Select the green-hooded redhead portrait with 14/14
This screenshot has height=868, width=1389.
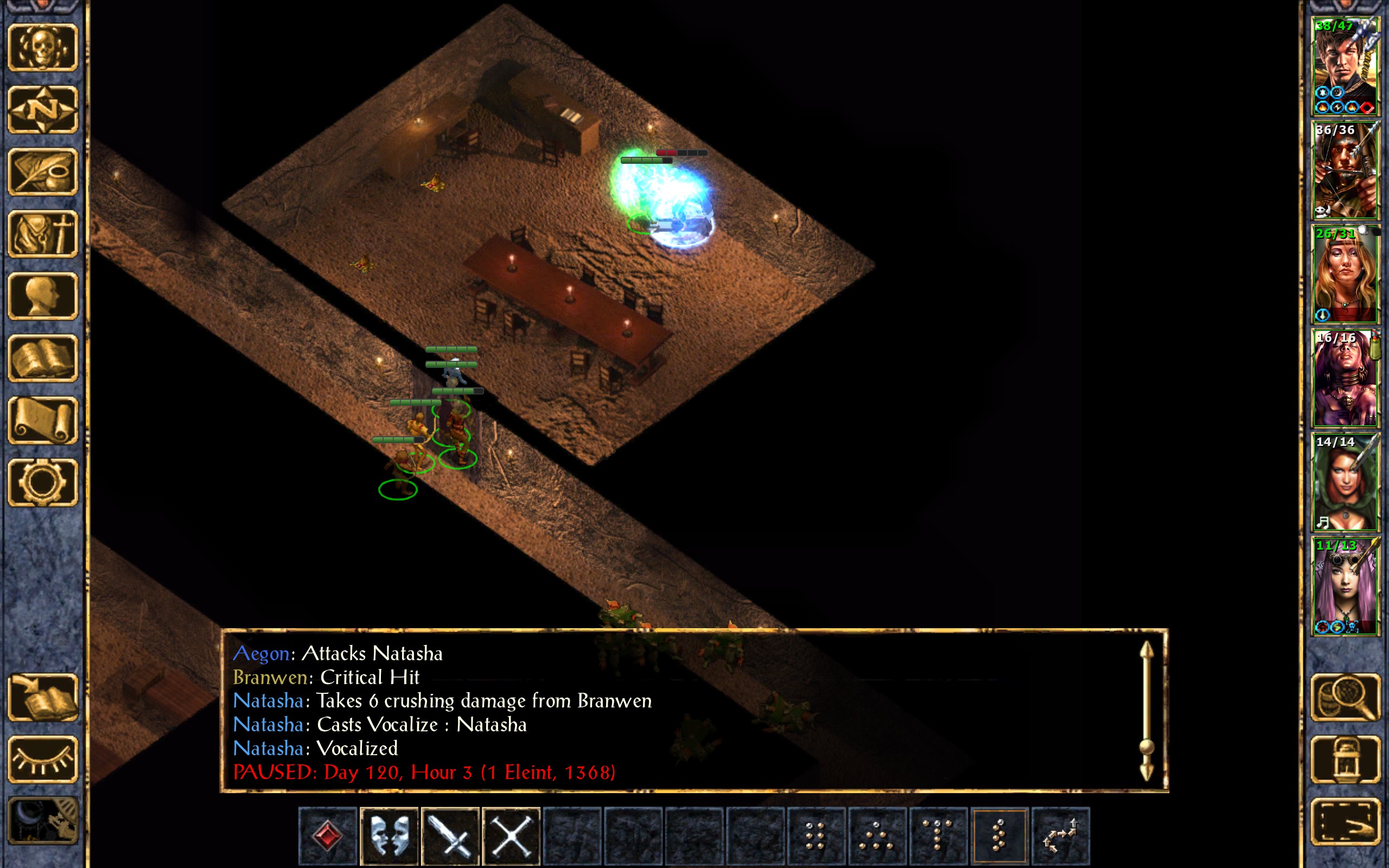pos(1345,482)
